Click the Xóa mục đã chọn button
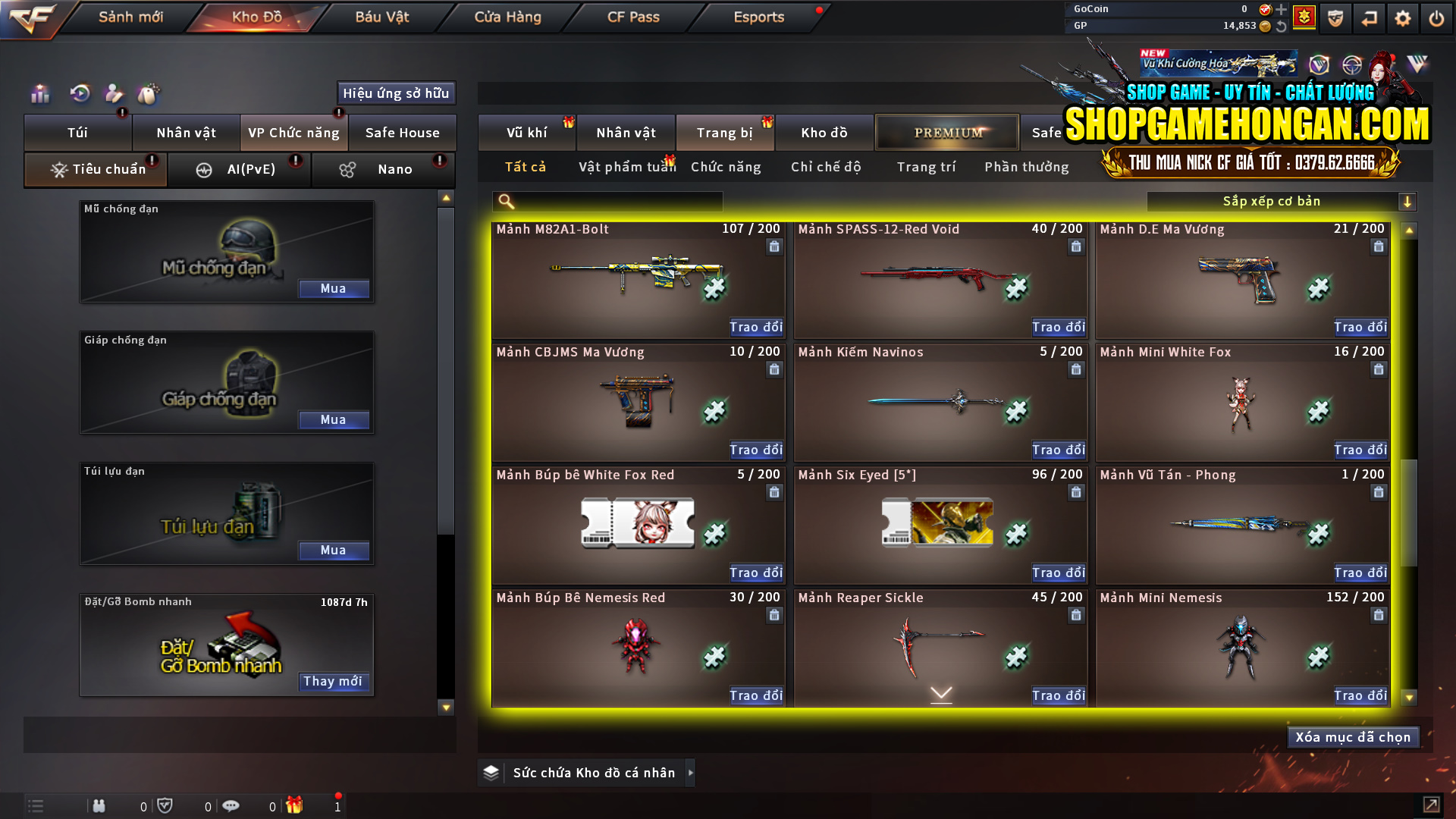Screen dimensions: 1456x819 click(1352, 736)
